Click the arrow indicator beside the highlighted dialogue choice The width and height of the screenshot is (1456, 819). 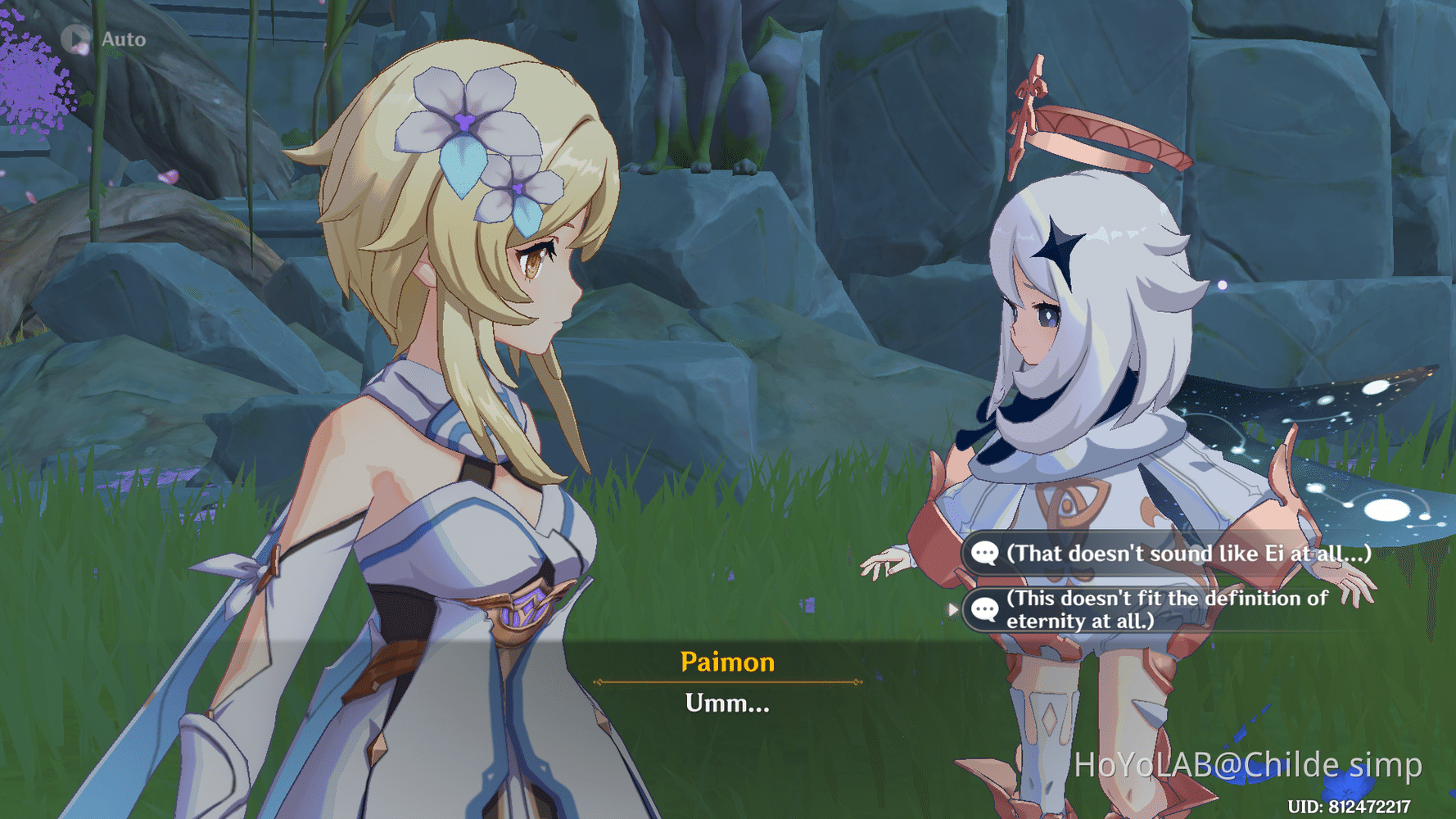point(952,609)
